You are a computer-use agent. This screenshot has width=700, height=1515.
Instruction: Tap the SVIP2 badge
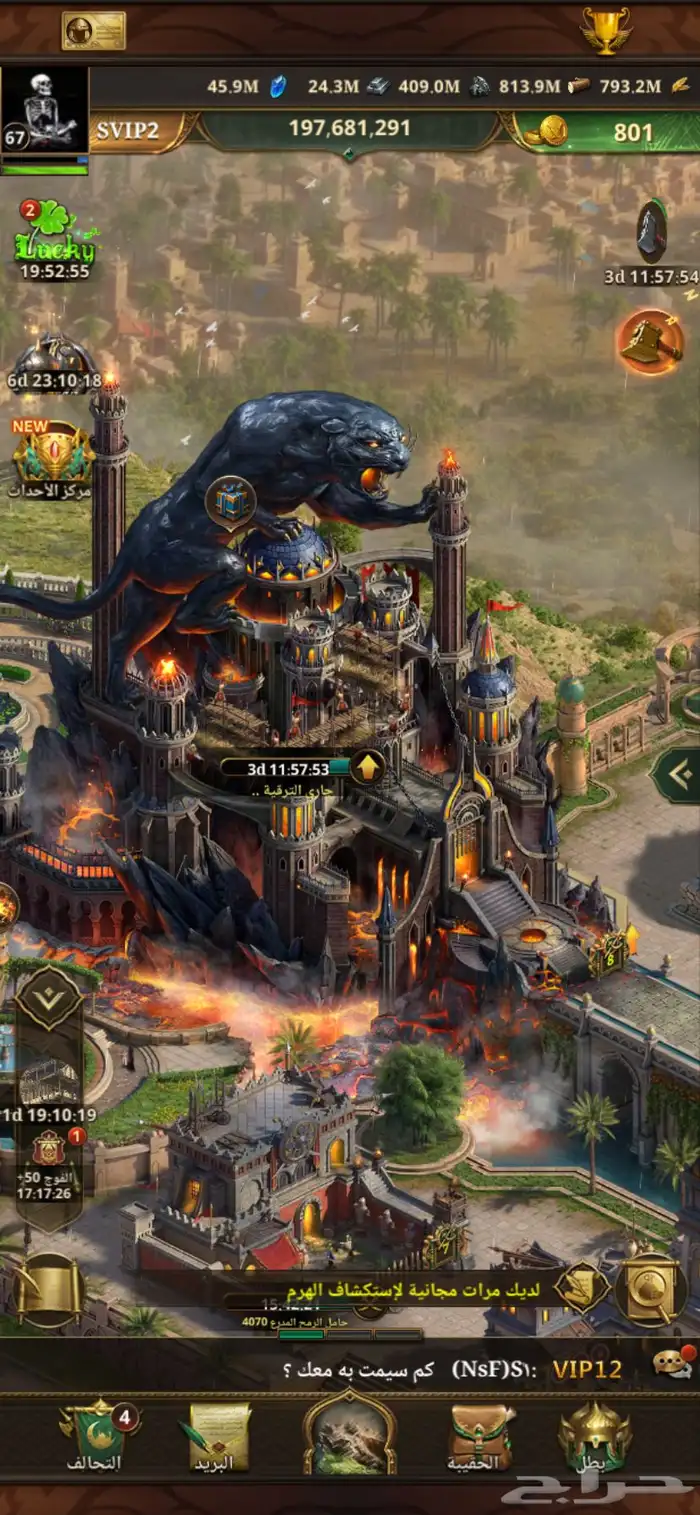coord(130,131)
